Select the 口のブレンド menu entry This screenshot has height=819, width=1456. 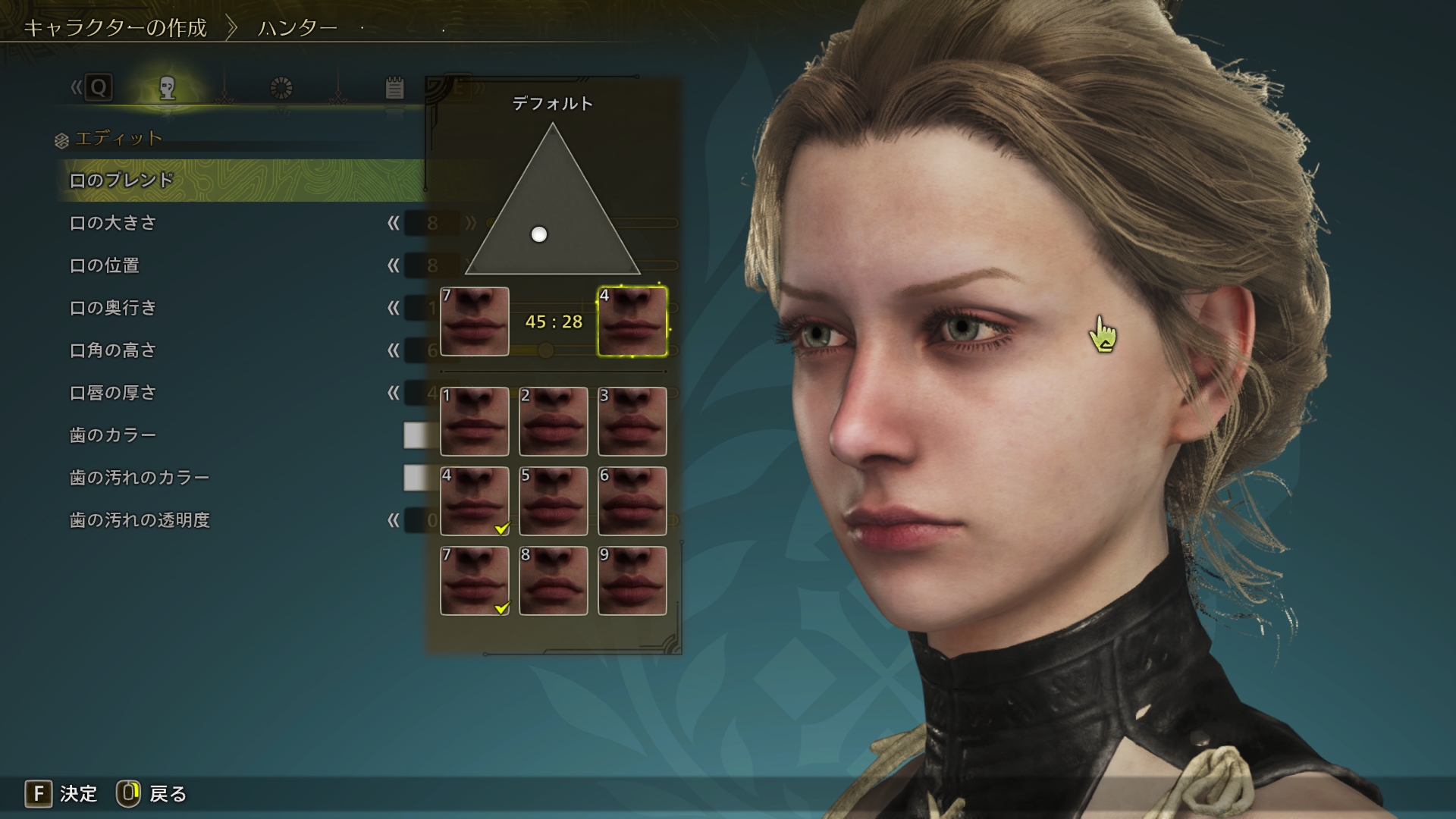point(121,180)
